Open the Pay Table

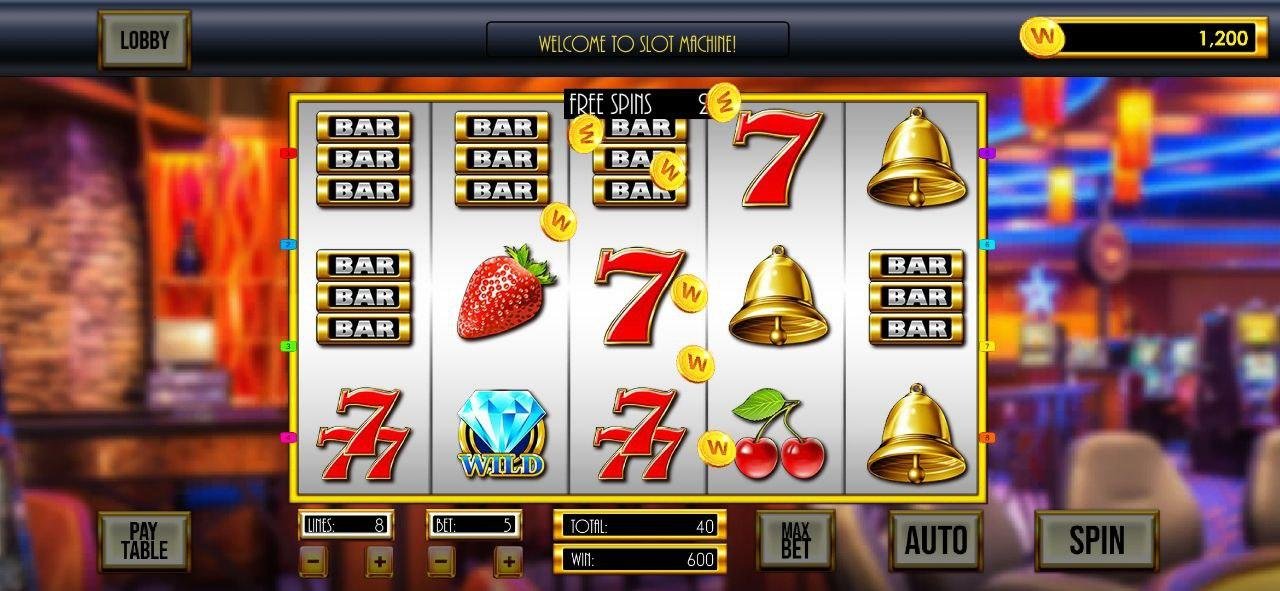coord(144,541)
